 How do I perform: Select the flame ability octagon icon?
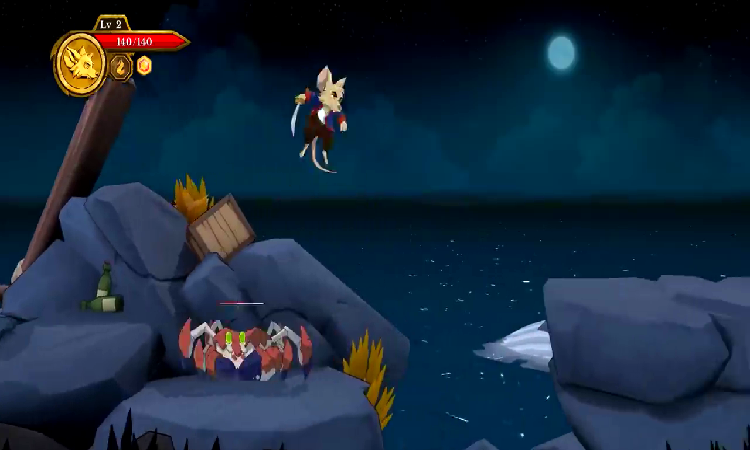click(121, 67)
